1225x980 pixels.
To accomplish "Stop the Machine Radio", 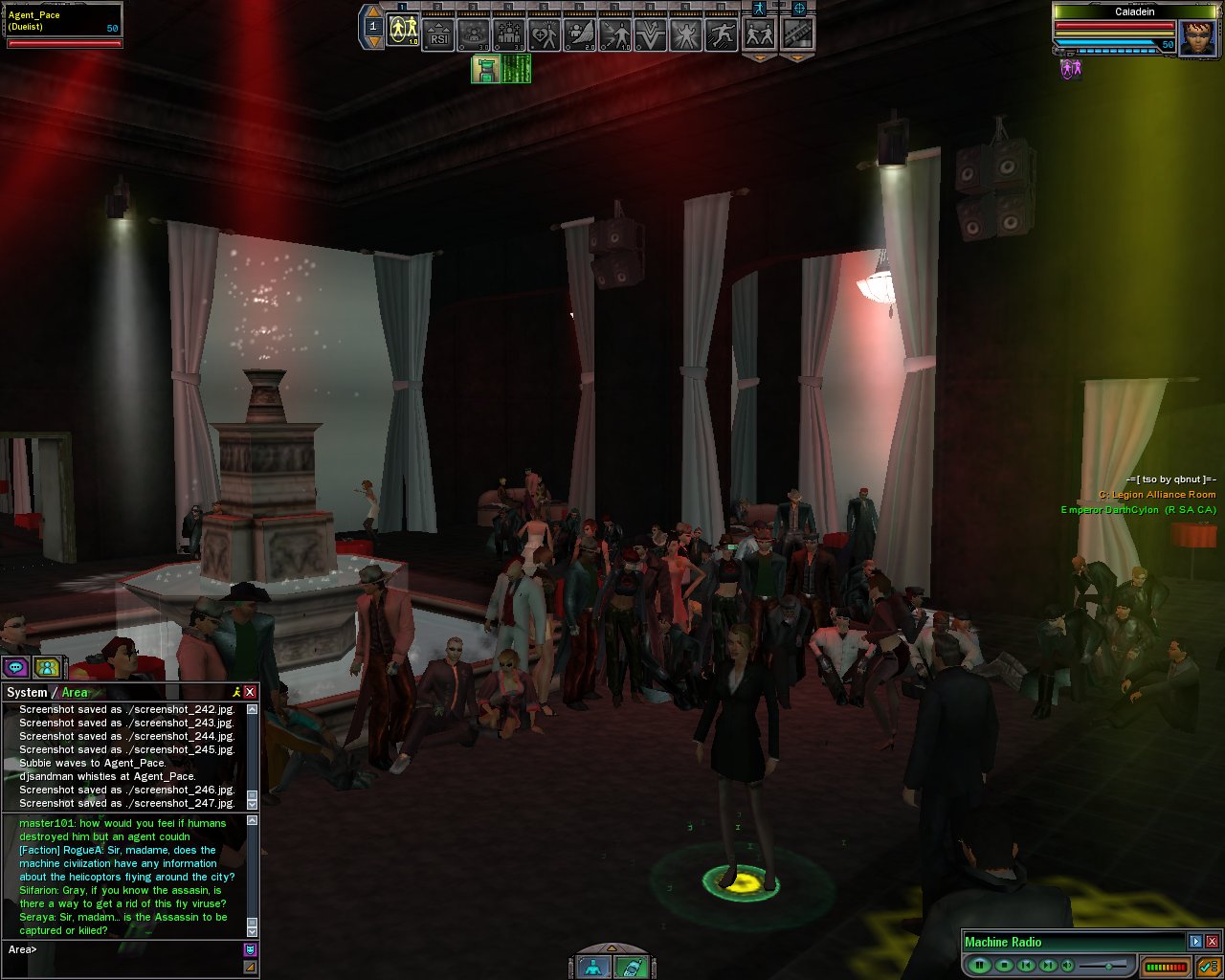I will pos(1003,966).
